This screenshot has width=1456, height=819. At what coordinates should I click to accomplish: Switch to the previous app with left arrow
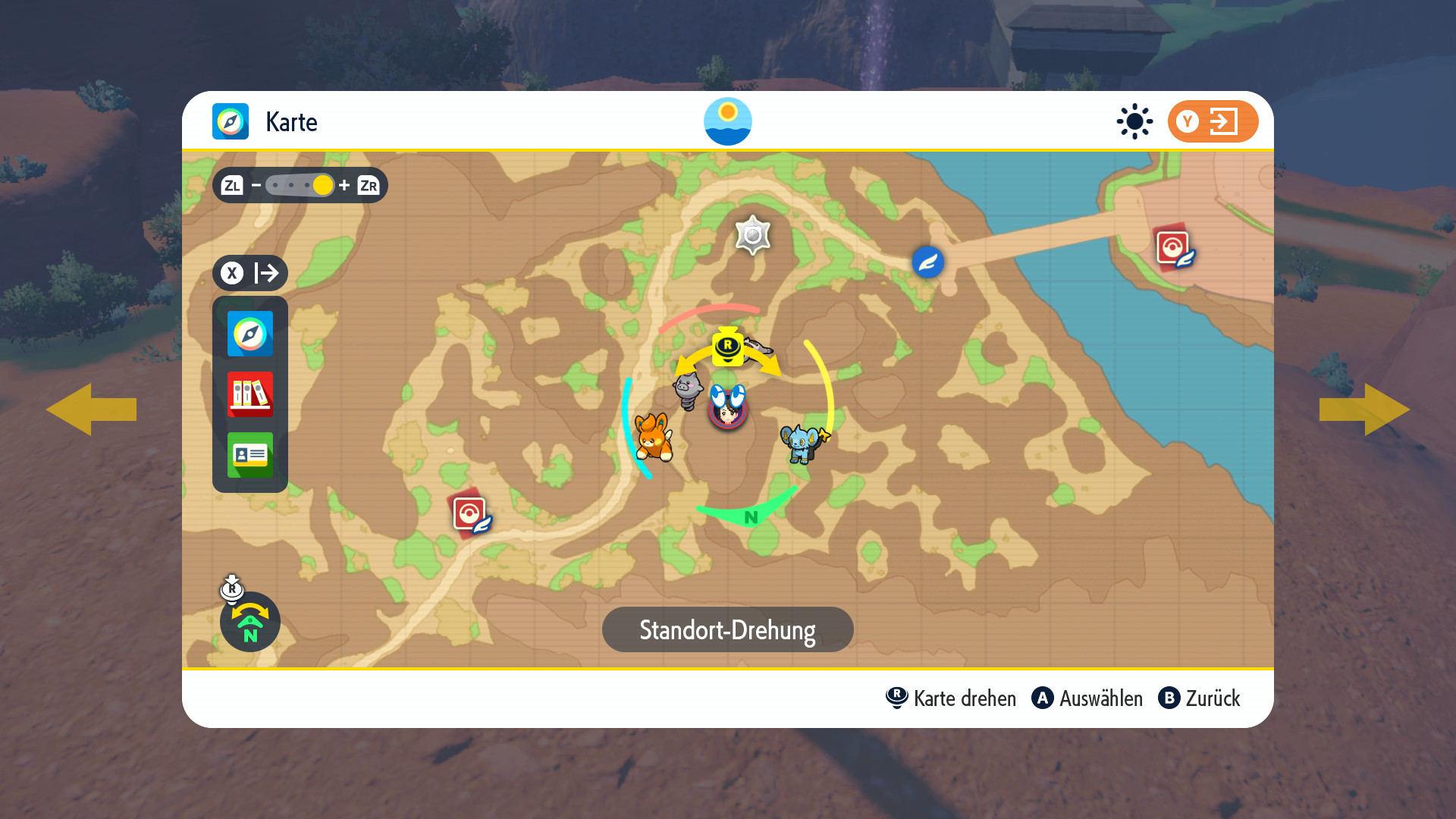[x=91, y=409]
